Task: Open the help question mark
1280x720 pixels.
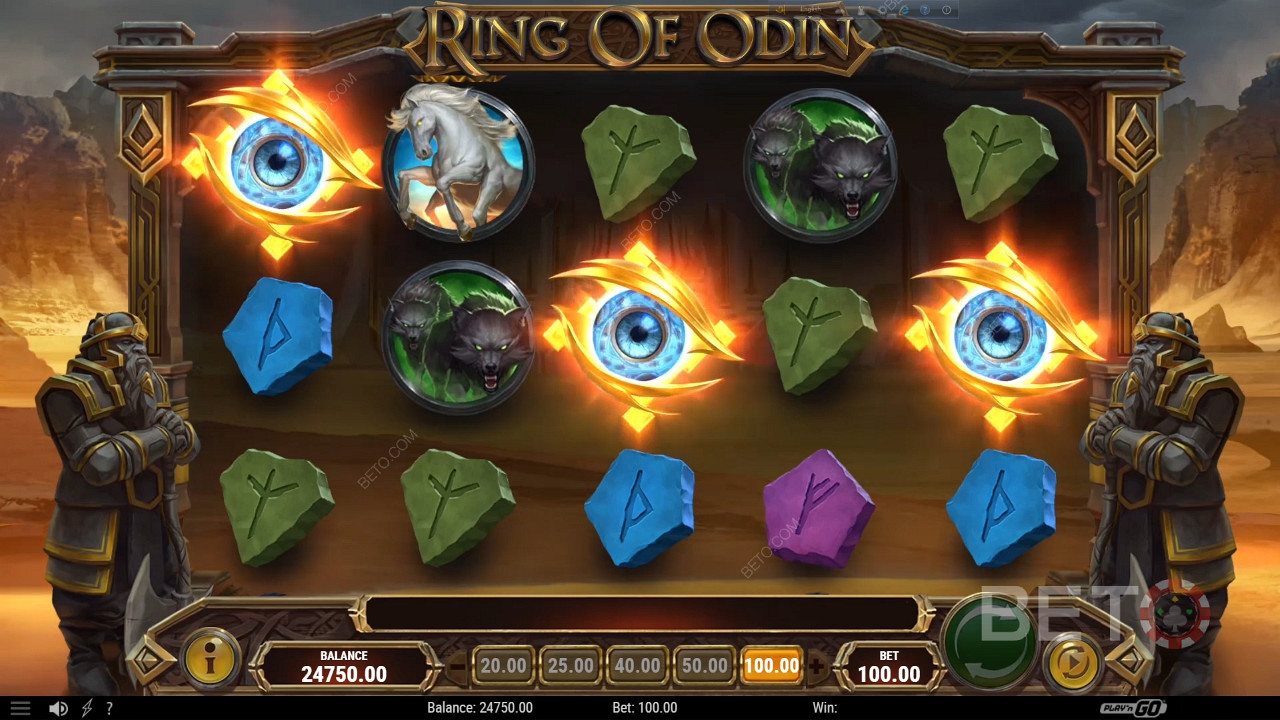Action: (x=109, y=708)
